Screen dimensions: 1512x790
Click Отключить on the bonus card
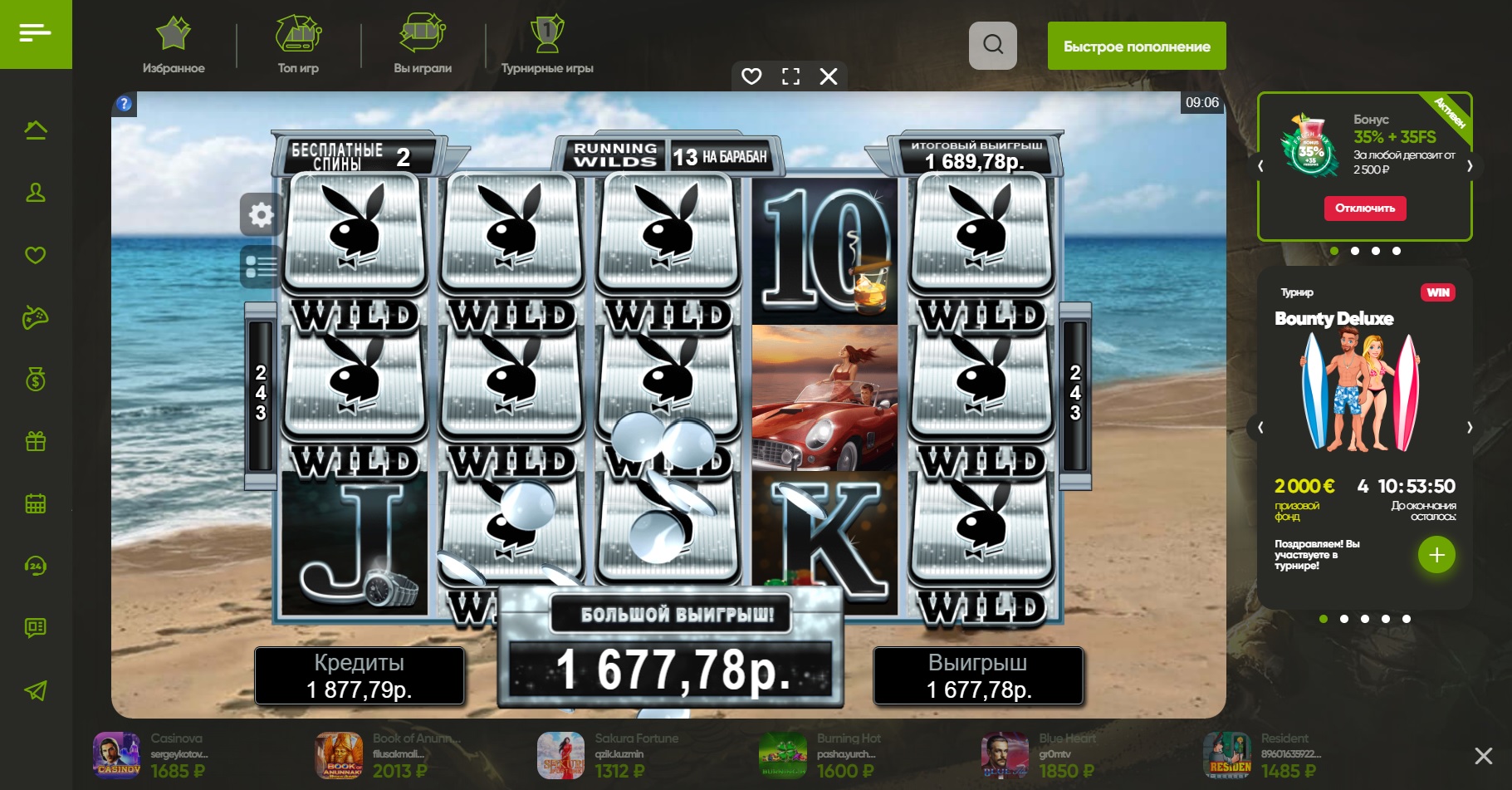pyautogui.click(x=1365, y=208)
